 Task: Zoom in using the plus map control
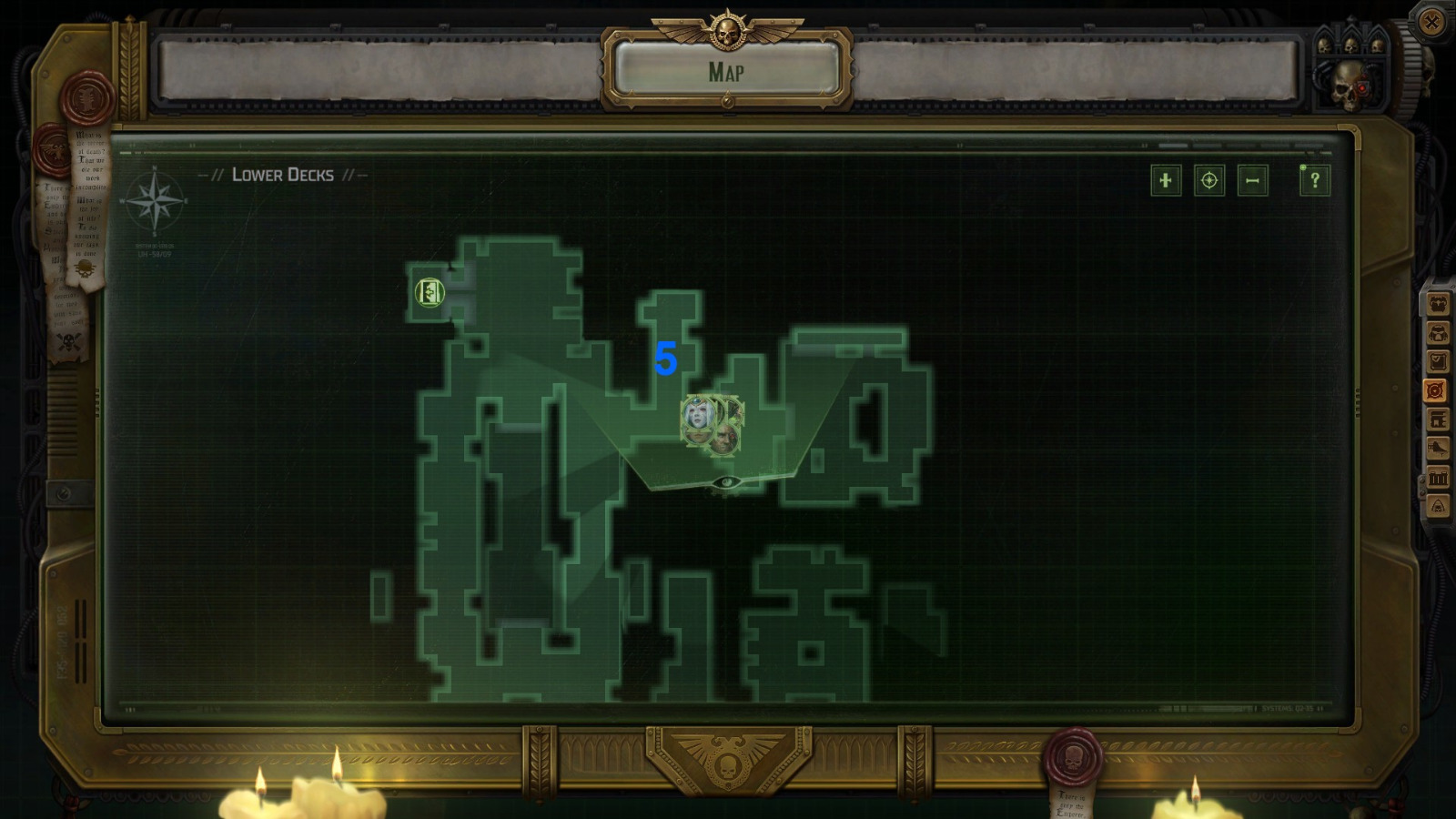pos(1166,181)
